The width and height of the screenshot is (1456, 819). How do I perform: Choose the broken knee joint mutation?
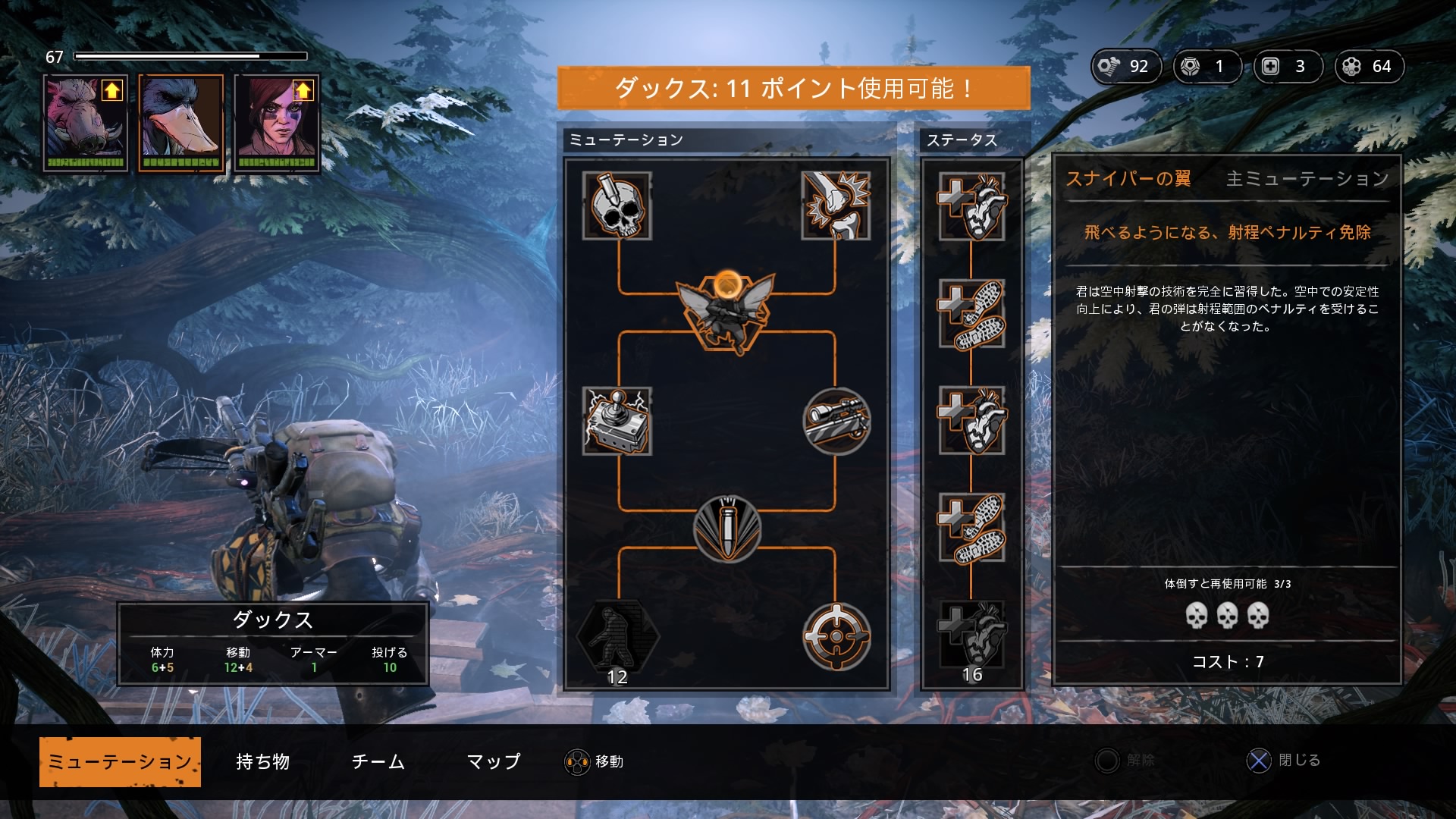(x=836, y=206)
